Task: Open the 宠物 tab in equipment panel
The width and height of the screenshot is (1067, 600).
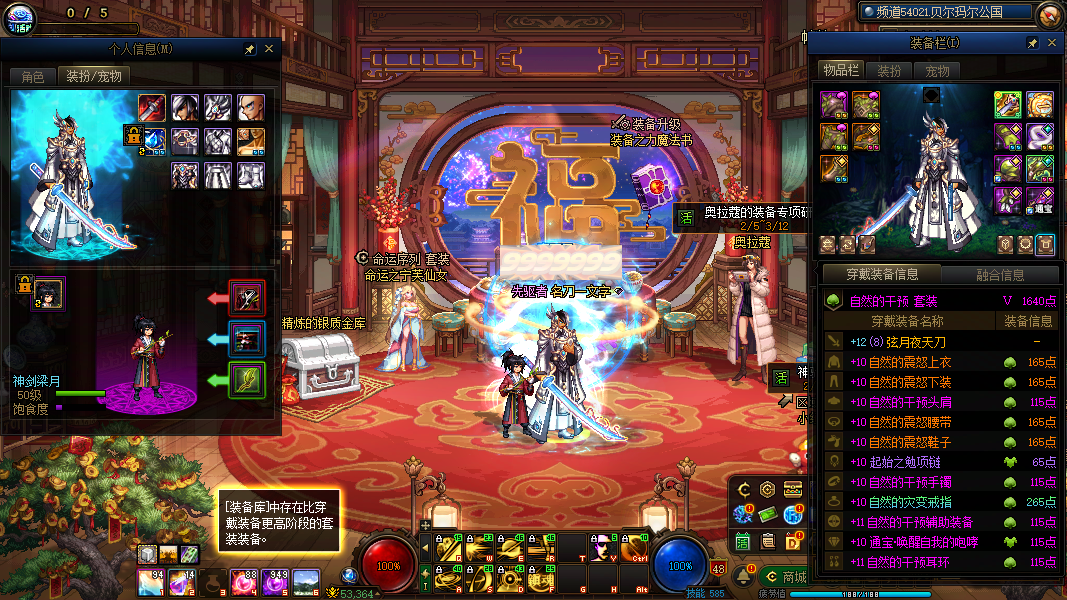Action: 937,71
